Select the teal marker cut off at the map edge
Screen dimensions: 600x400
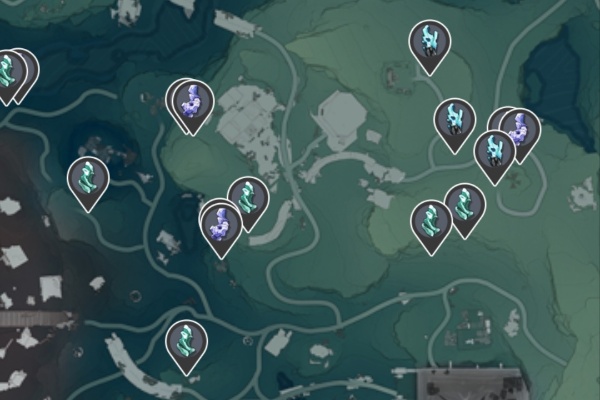point(9,72)
